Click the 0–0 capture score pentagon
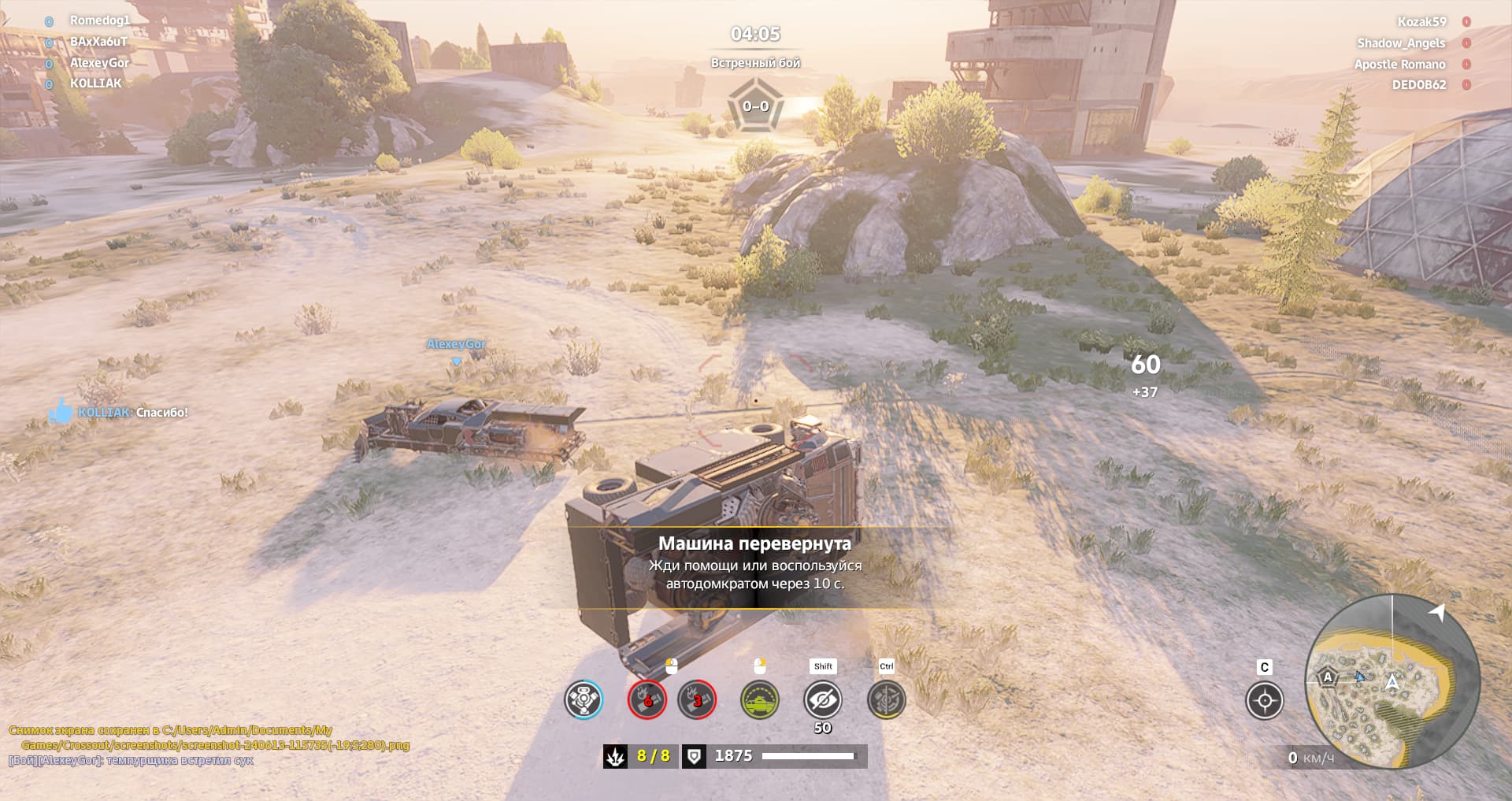The width and height of the screenshot is (1512, 801). pos(755,106)
